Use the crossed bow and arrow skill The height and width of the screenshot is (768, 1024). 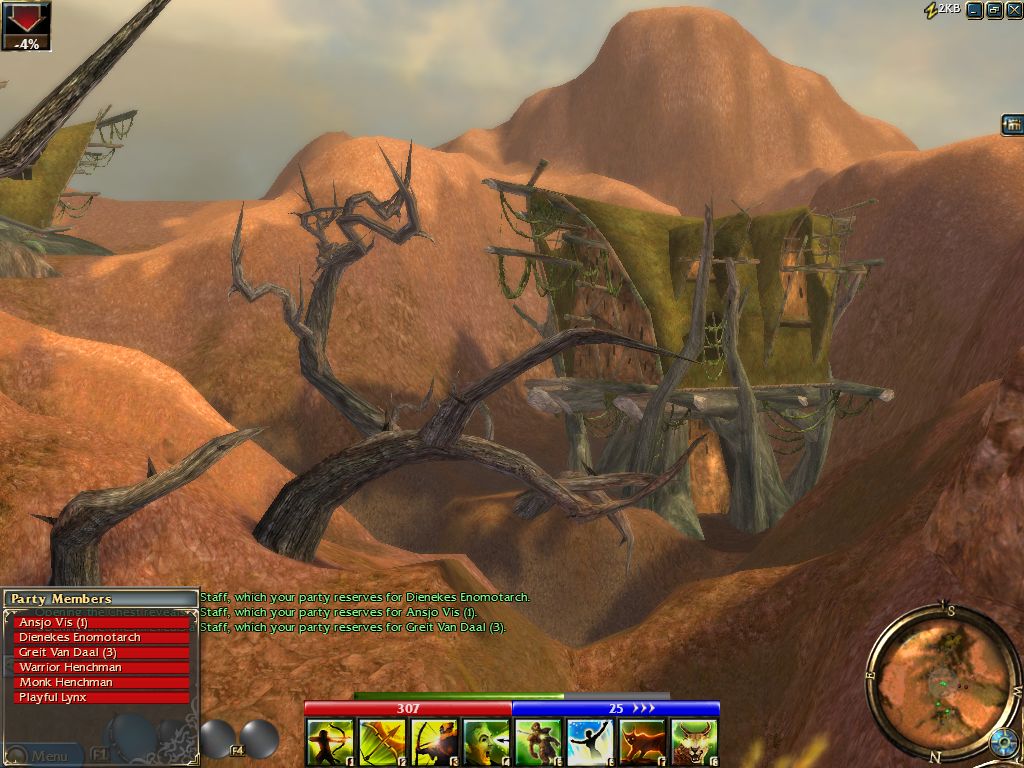[x=382, y=743]
